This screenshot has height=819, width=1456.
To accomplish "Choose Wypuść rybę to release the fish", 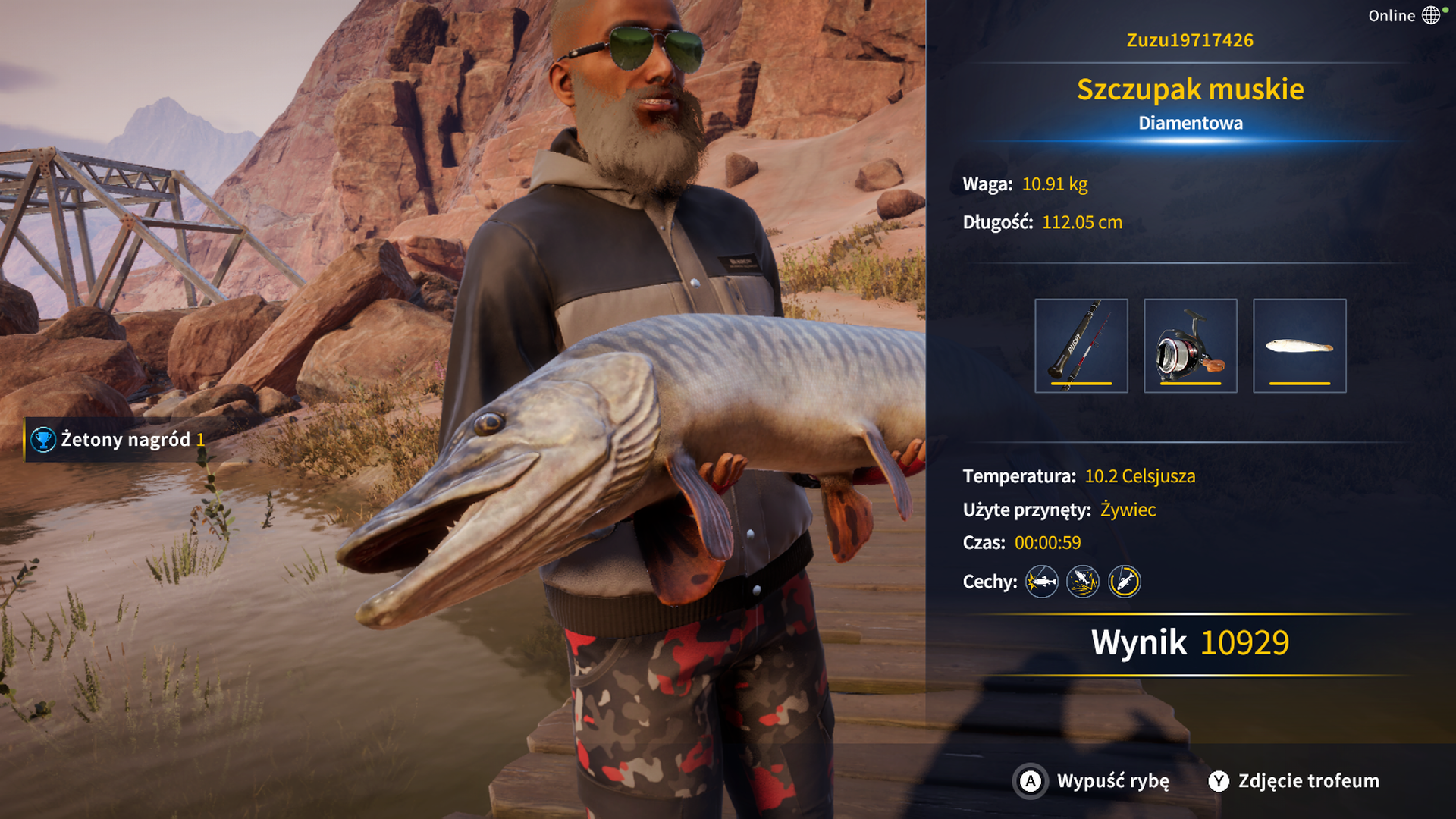I will [1093, 781].
